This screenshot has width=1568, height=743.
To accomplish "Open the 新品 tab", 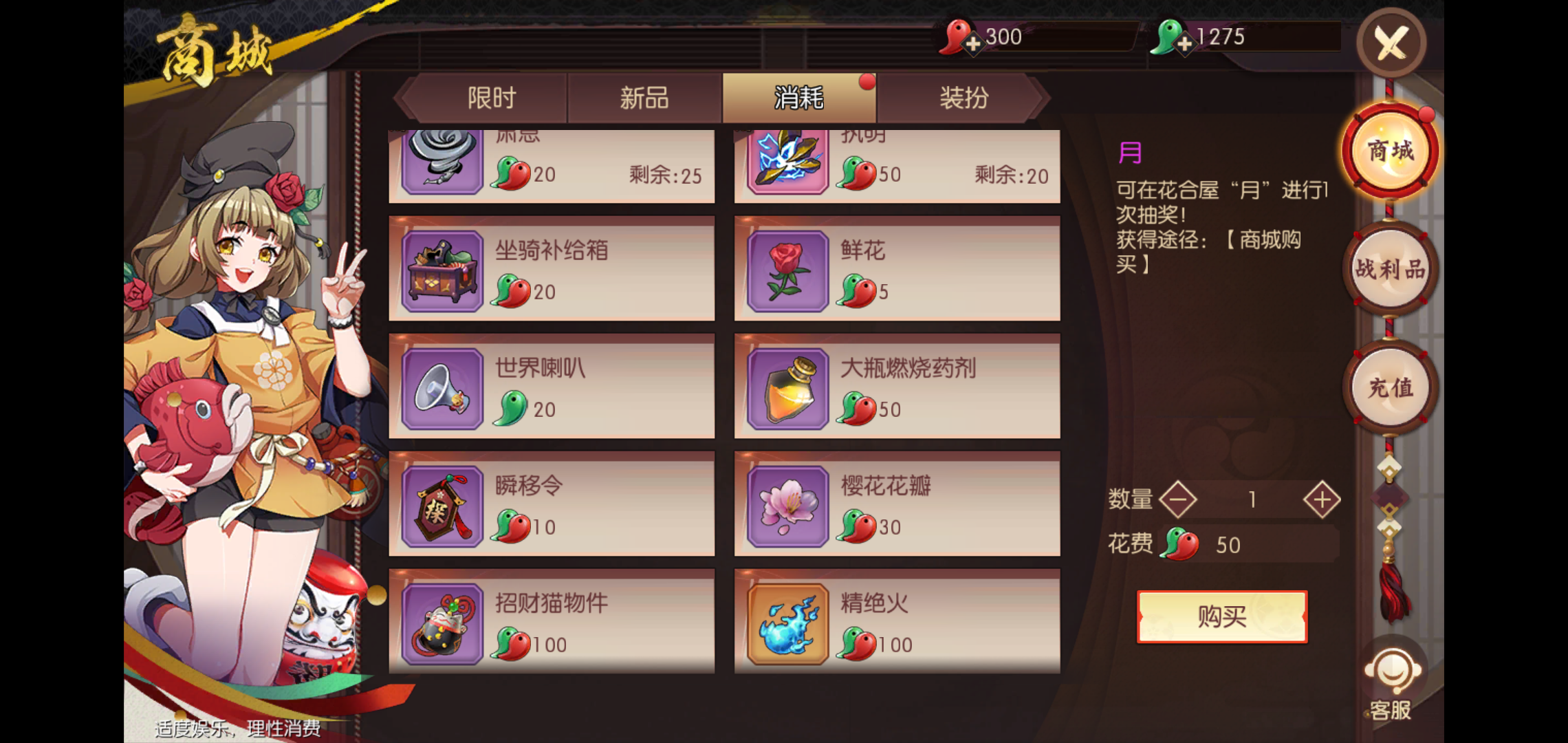I will coord(644,98).
